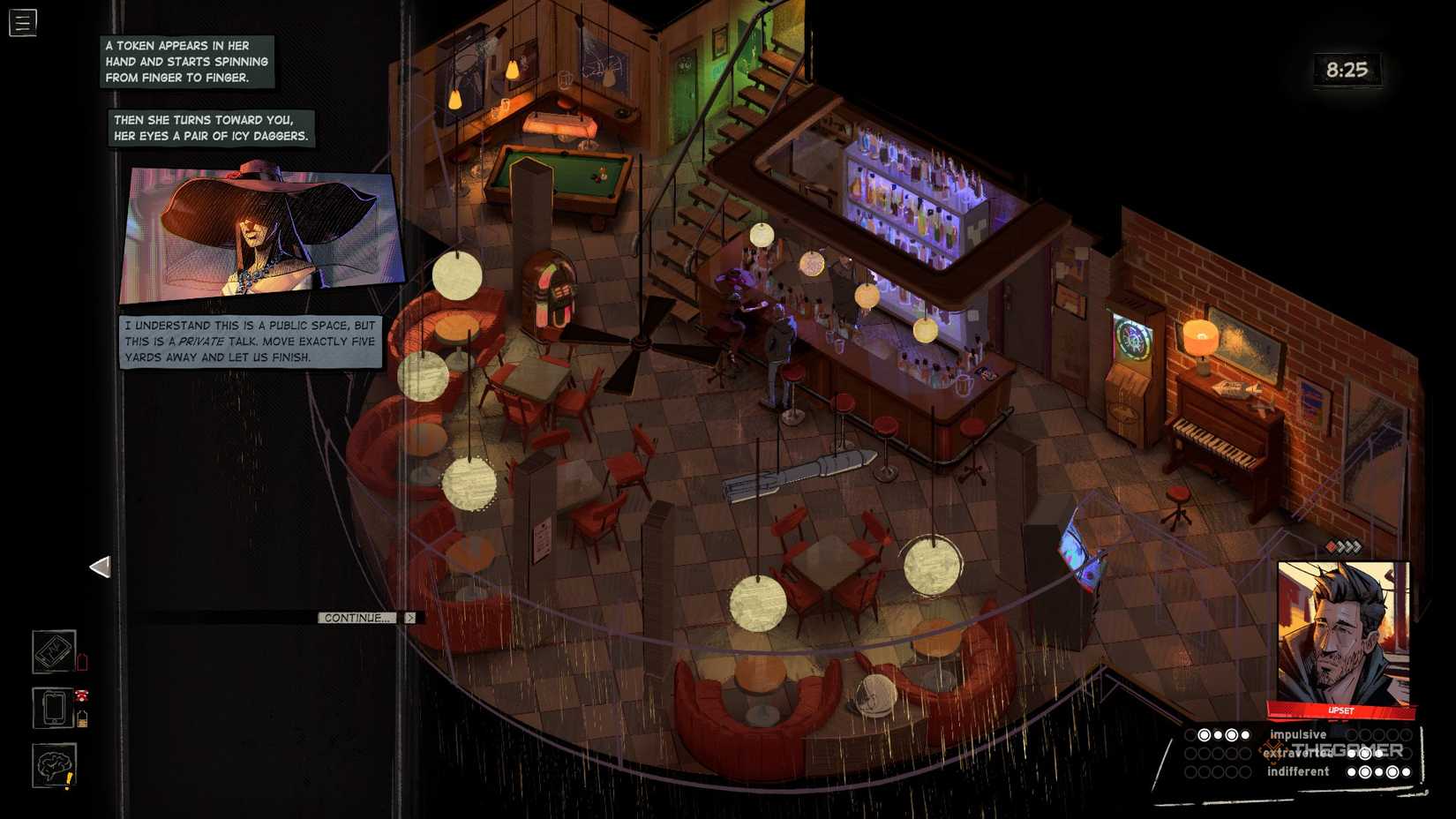Open the brain thoughts panel
This screenshot has width=1456, height=819.
[53, 764]
